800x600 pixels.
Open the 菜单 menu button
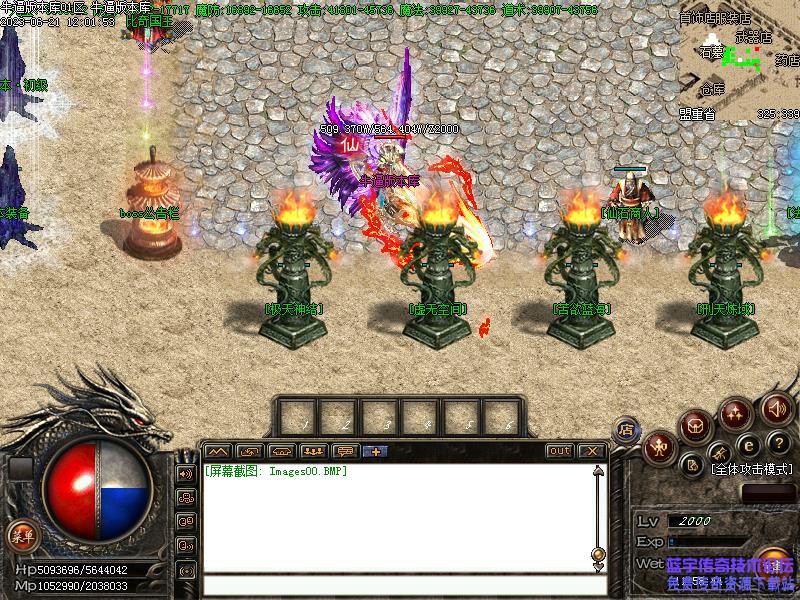tap(19, 533)
